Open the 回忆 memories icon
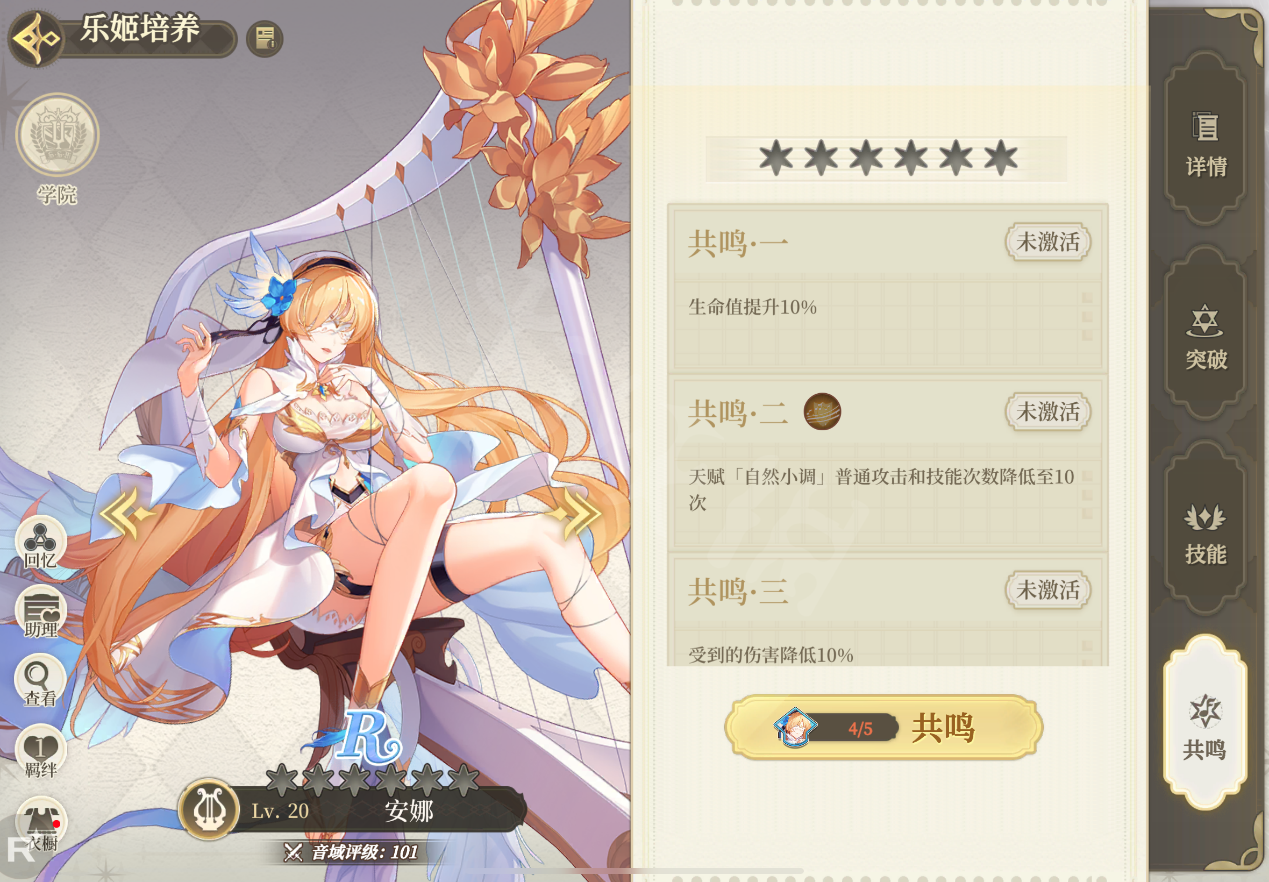 (41, 543)
